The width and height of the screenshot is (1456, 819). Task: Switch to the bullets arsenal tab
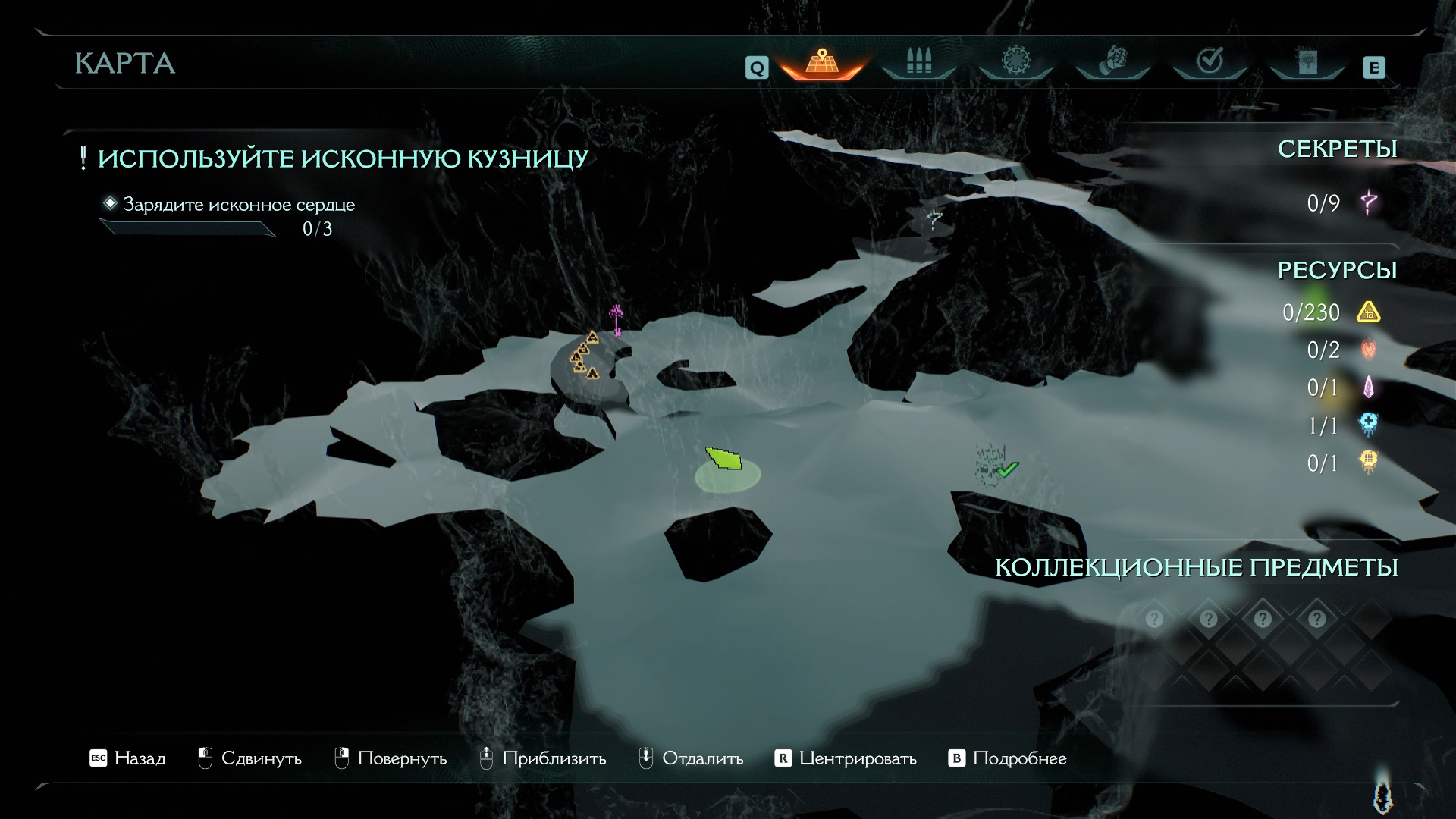coord(918,61)
